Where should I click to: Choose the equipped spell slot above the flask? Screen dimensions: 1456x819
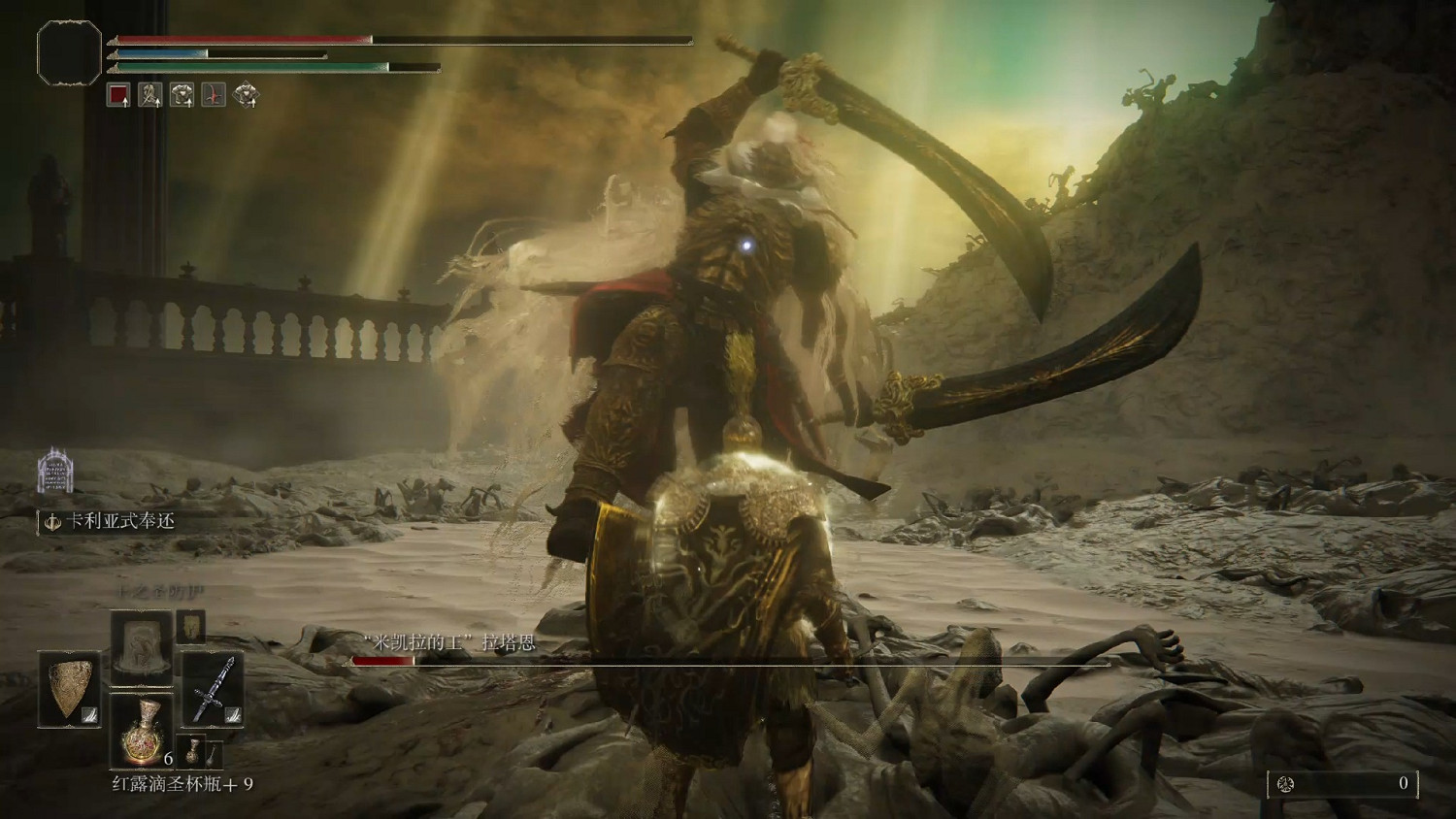[x=142, y=649]
